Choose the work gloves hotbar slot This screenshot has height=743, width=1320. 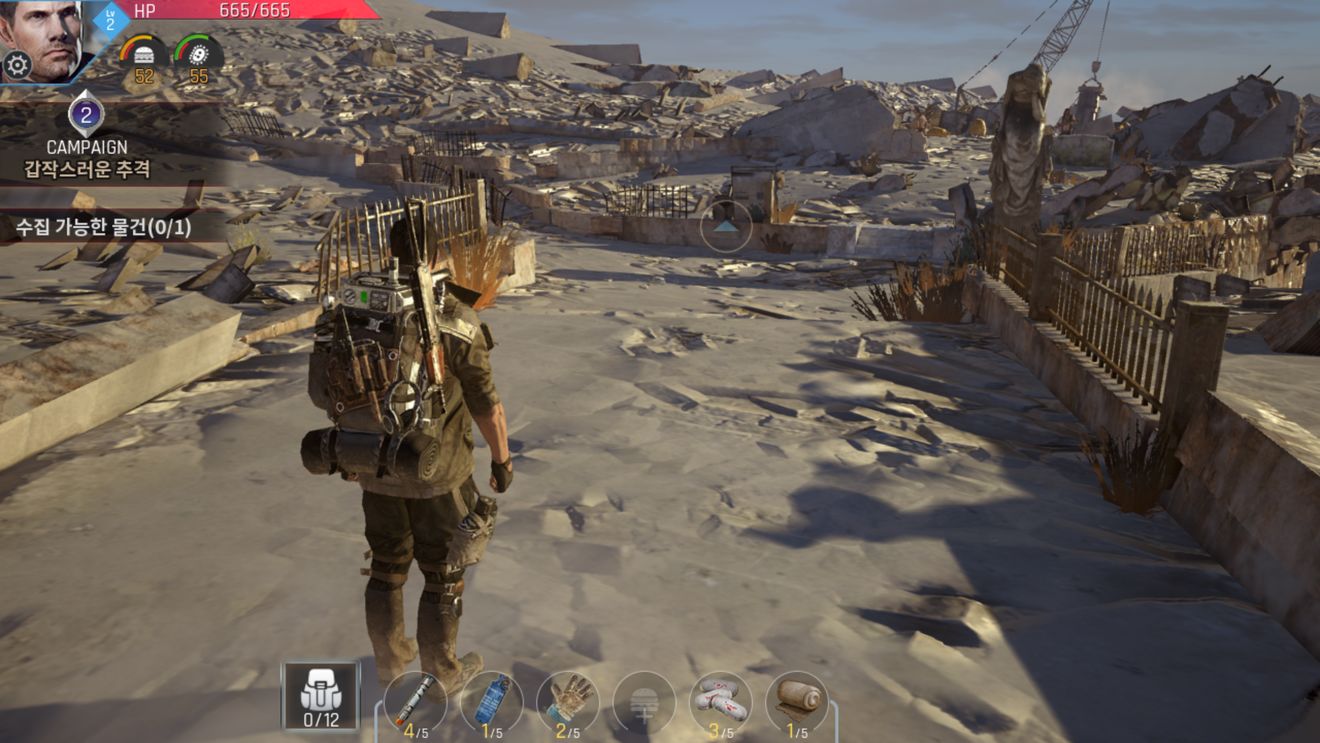point(568,701)
